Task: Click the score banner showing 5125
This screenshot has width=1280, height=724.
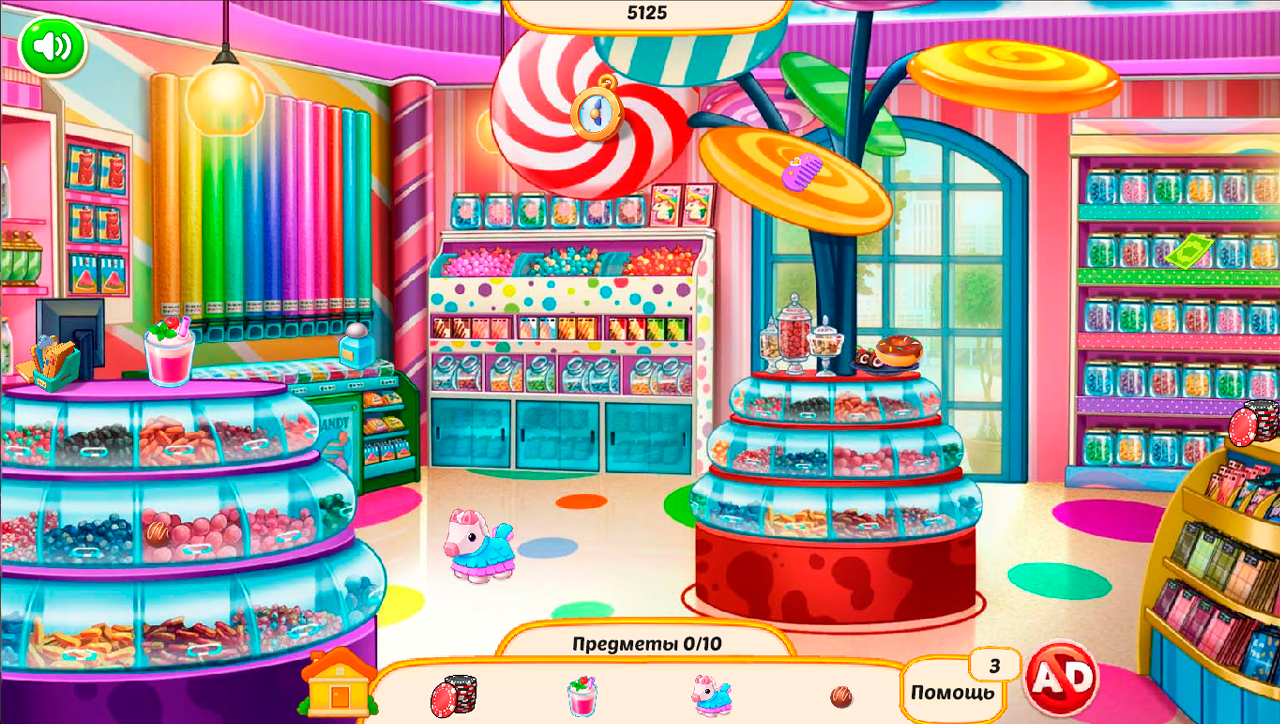Action: (x=647, y=9)
